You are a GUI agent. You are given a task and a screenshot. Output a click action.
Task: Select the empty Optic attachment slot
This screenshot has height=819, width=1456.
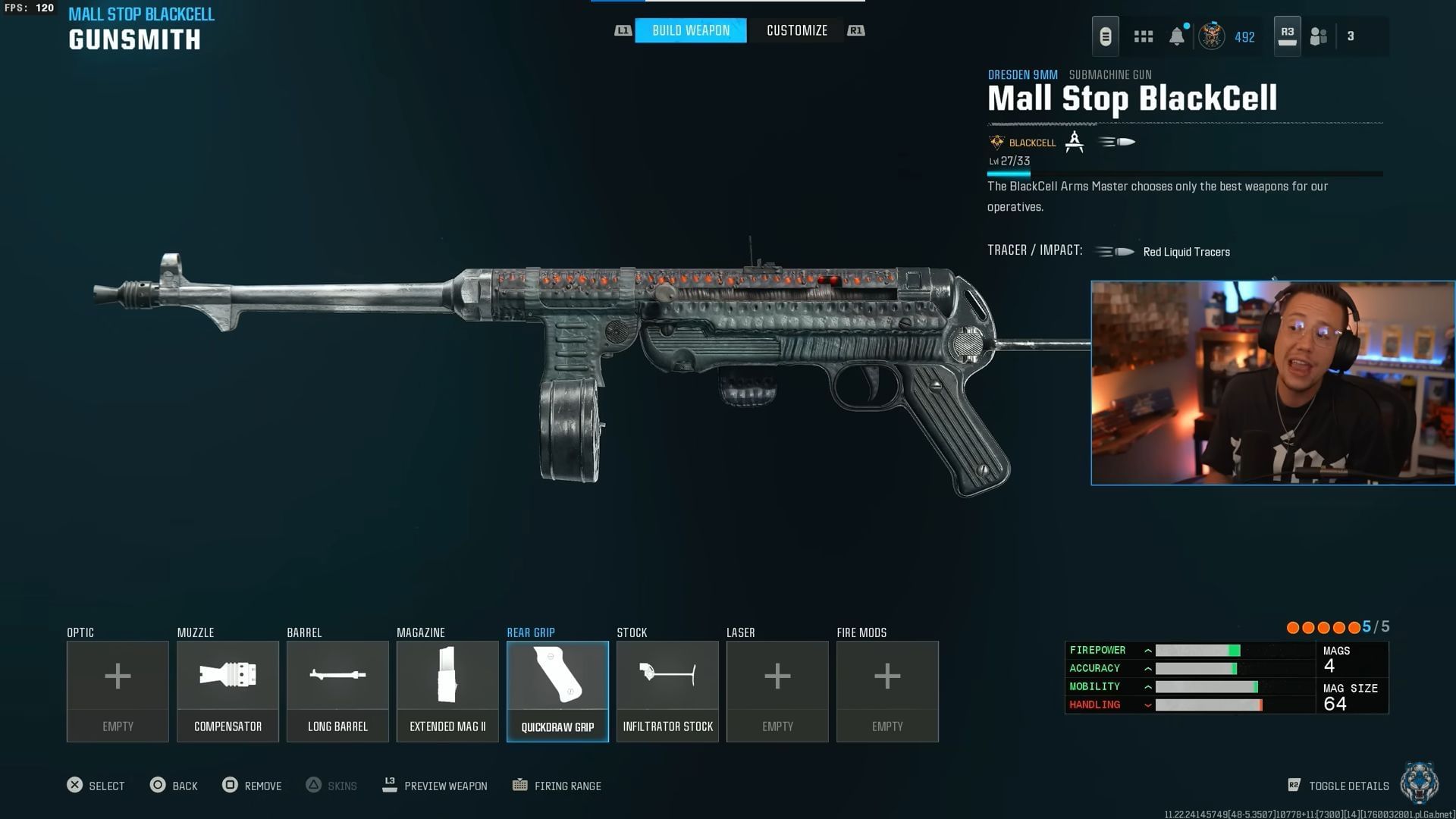118,691
